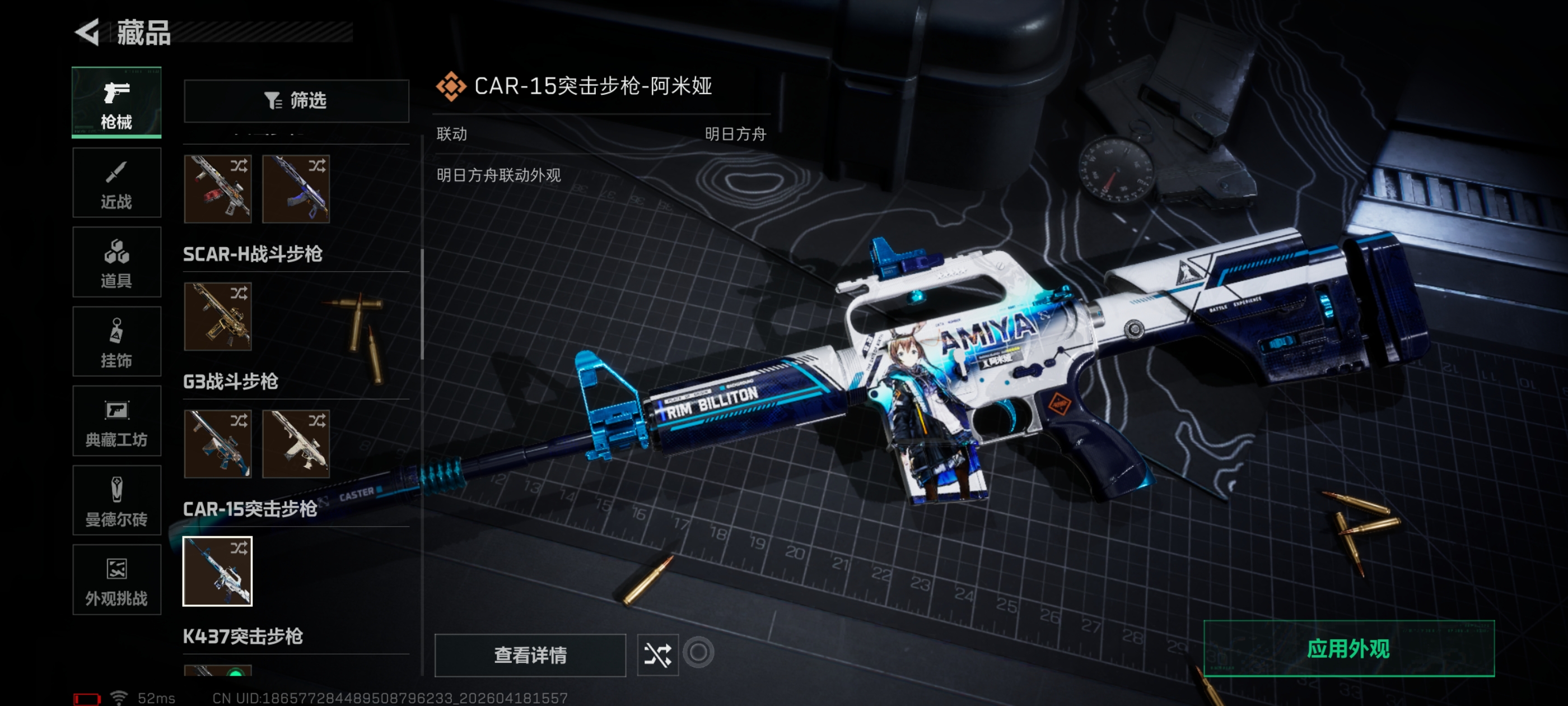Open the 筛选 filter button

point(296,100)
